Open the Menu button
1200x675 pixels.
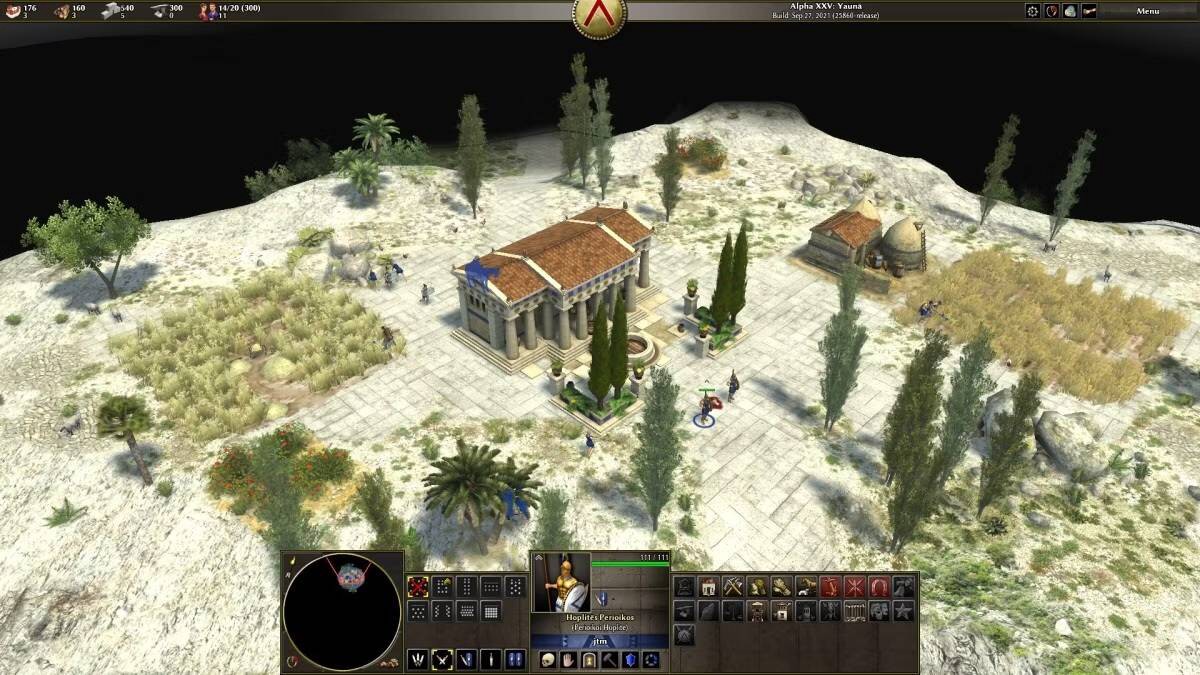coord(1147,11)
